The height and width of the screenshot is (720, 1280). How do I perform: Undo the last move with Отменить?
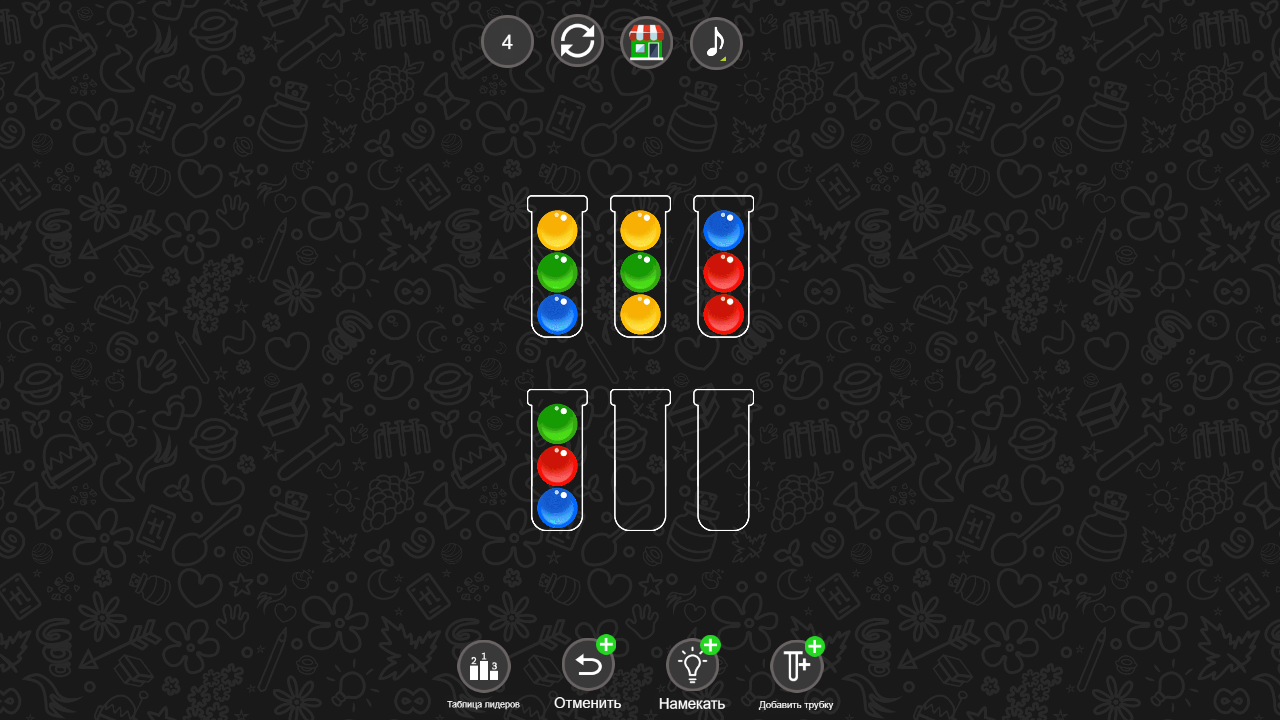point(589,665)
